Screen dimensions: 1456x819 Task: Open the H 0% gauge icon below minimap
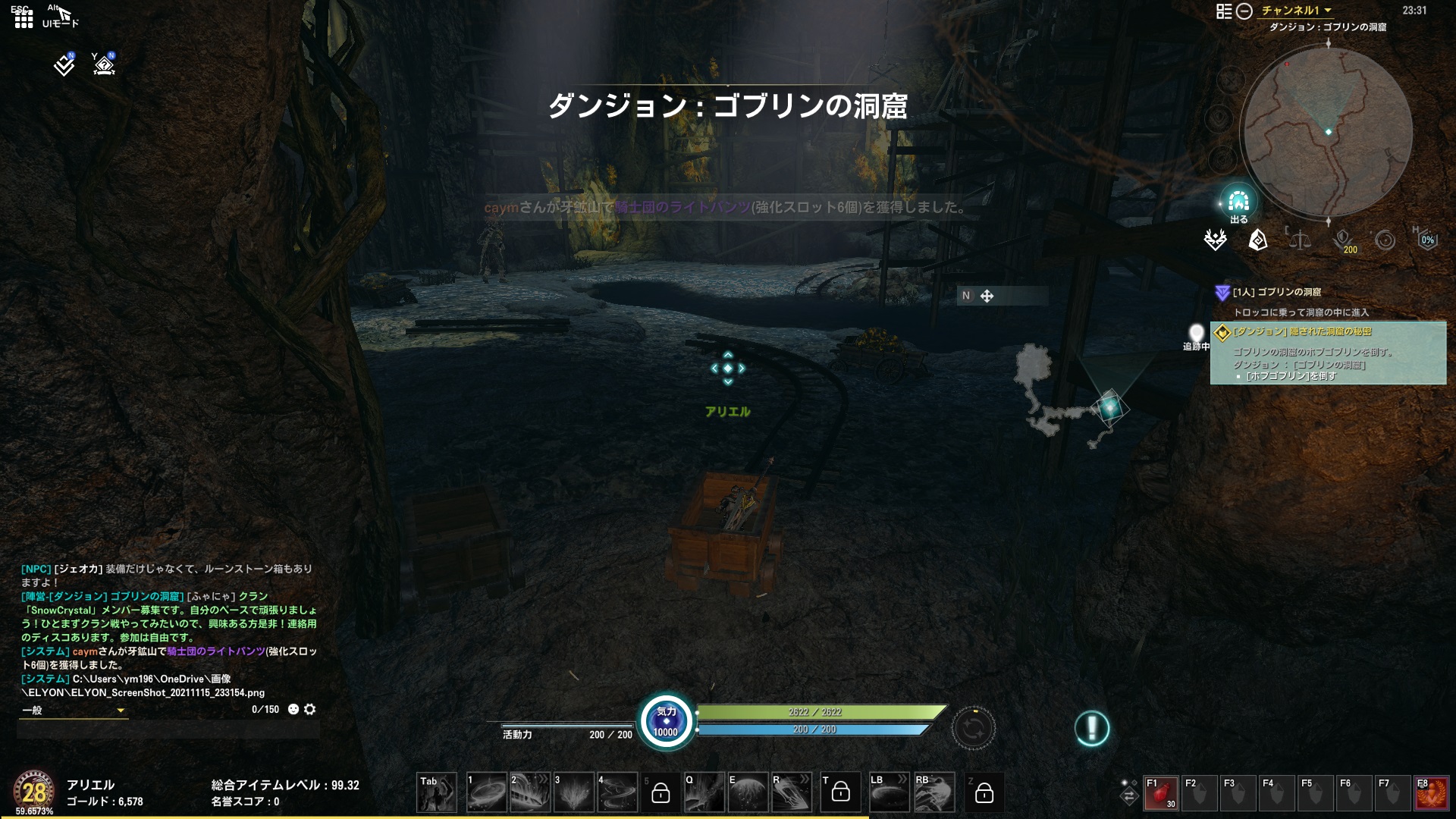1429,239
